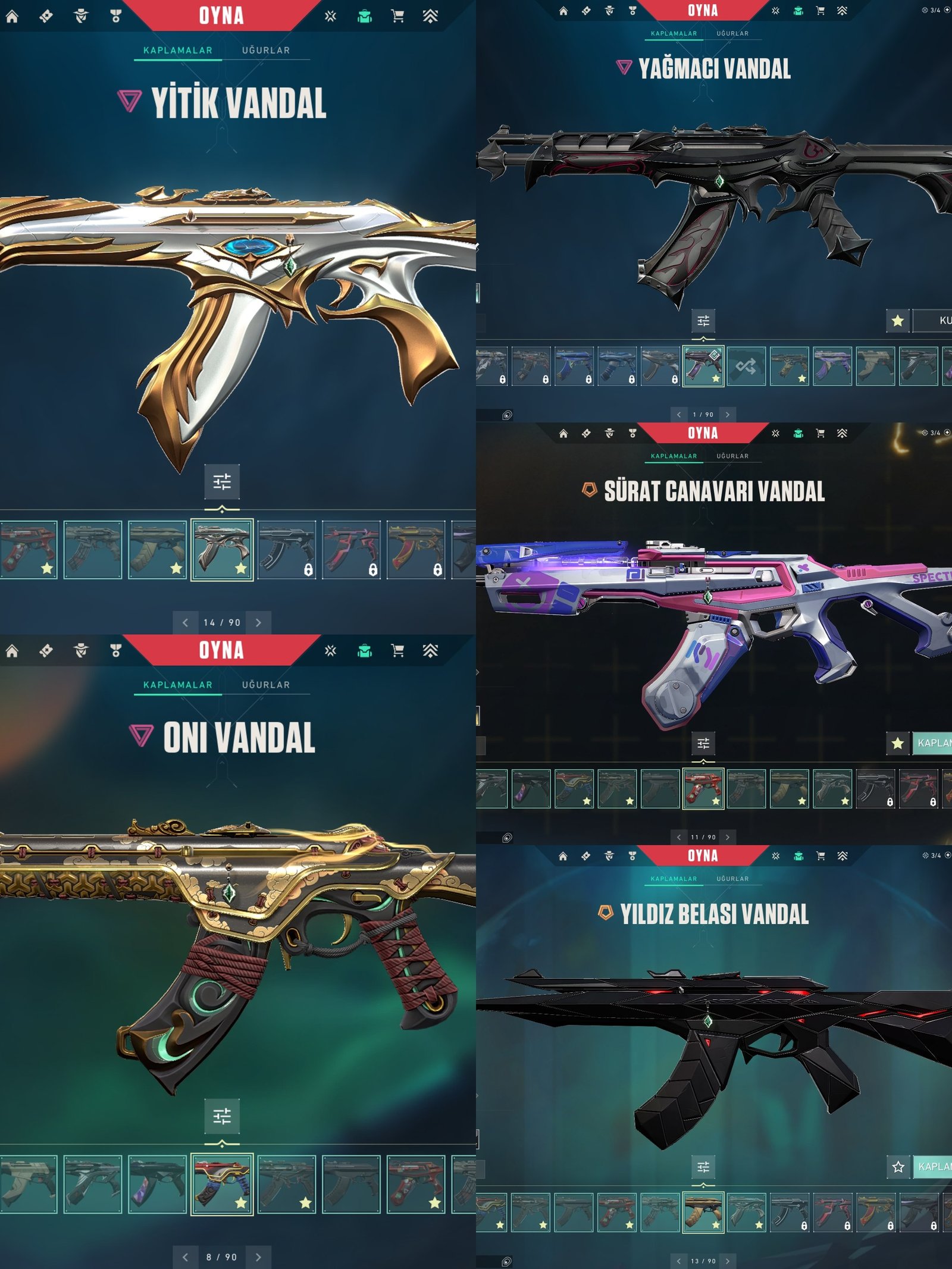The width and height of the screenshot is (952, 1269).
Task: Select the highlighted Yitik Vandal skin thumbnail
Action: coord(222,550)
